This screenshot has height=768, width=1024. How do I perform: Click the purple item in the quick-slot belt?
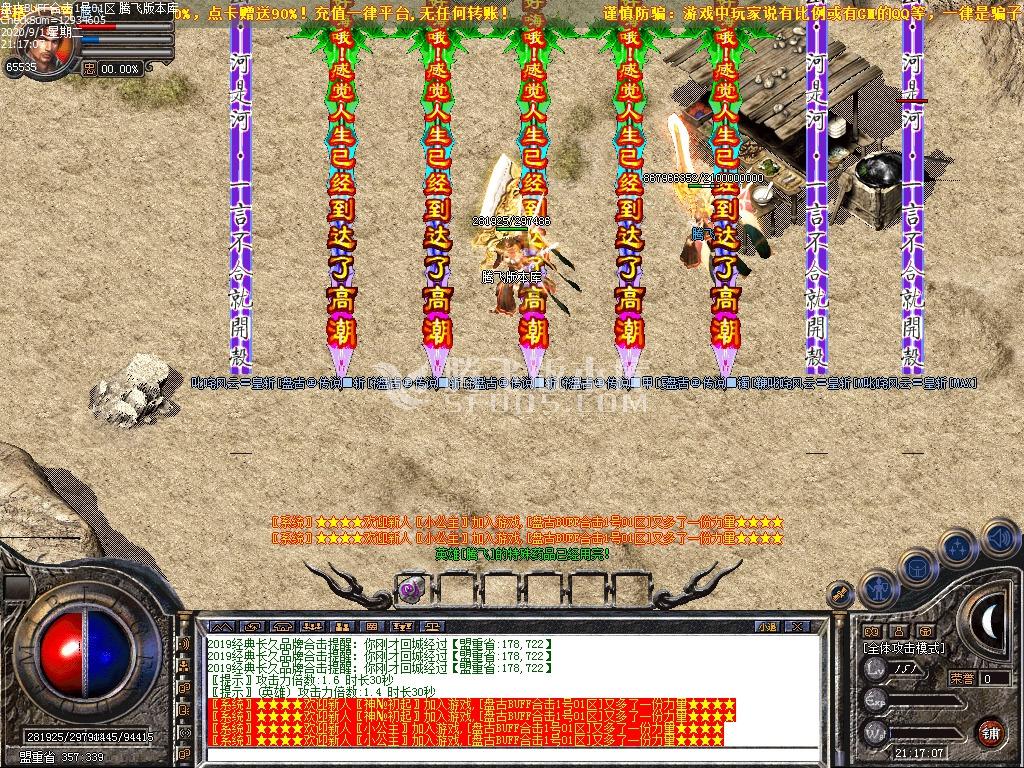coord(410,589)
